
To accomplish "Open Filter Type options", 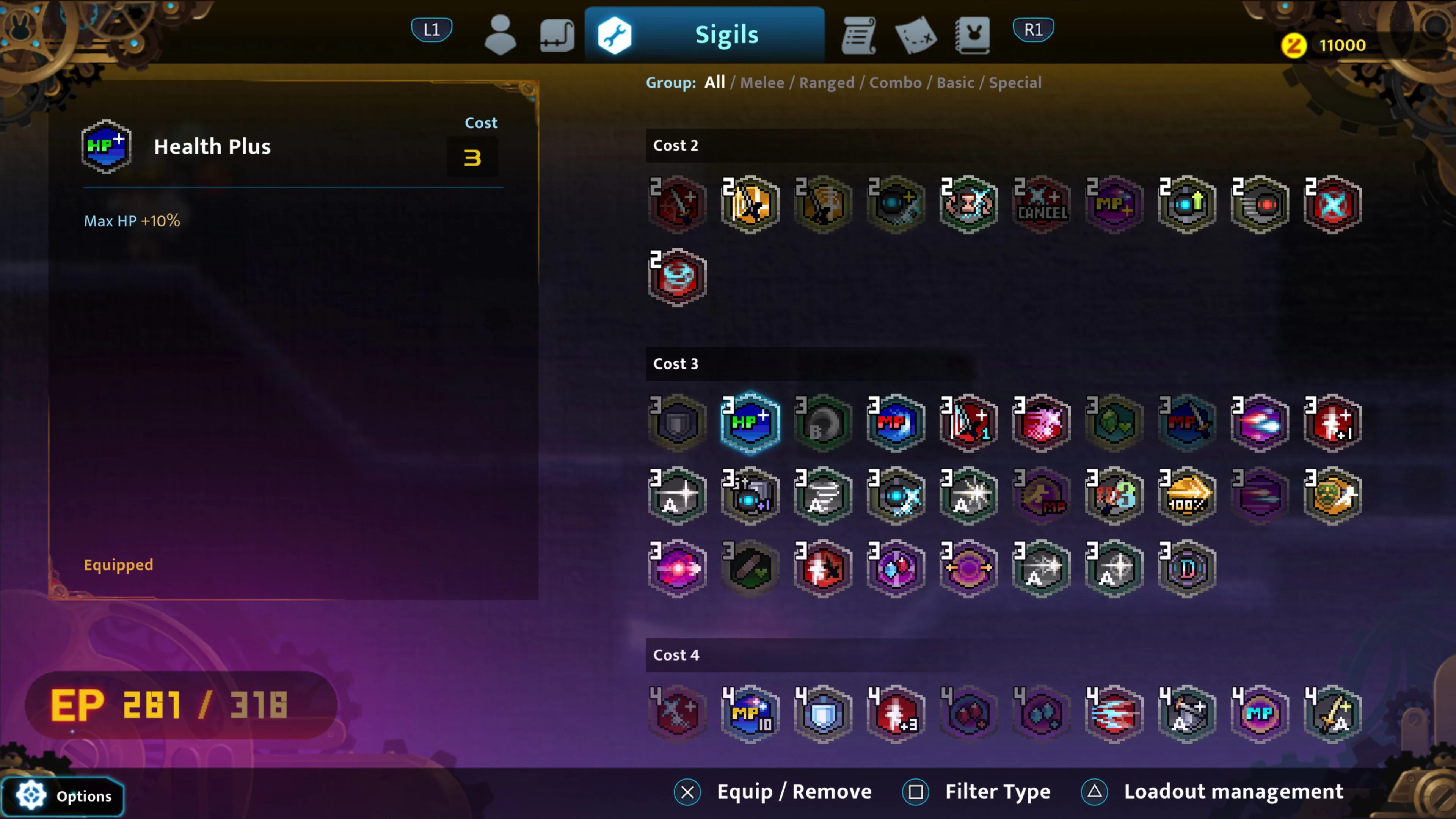I will click(x=997, y=791).
